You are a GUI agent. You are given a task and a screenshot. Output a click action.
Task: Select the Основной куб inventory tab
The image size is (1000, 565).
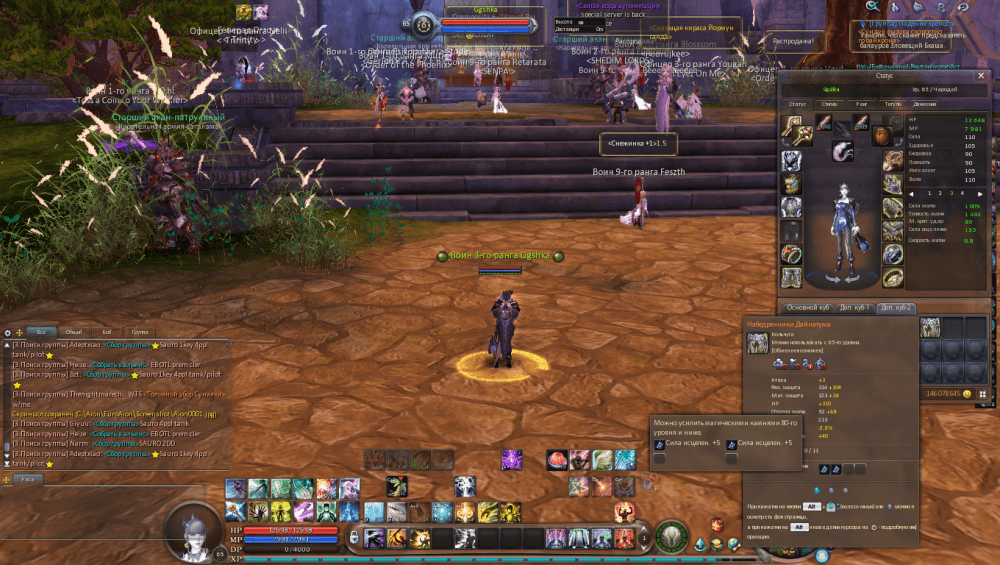[807, 307]
